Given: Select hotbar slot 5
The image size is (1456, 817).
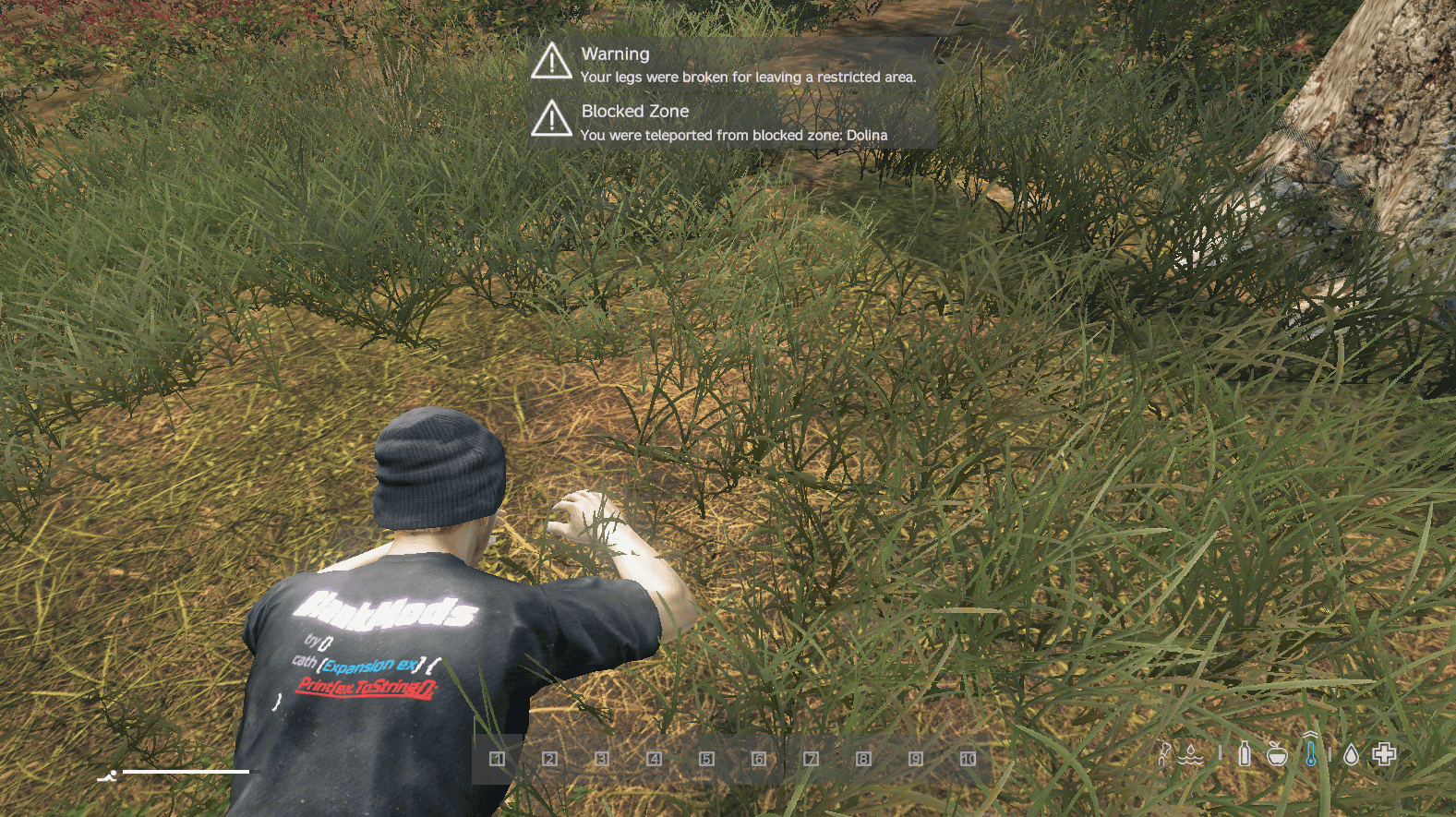Looking at the screenshot, I should (x=706, y=759).
